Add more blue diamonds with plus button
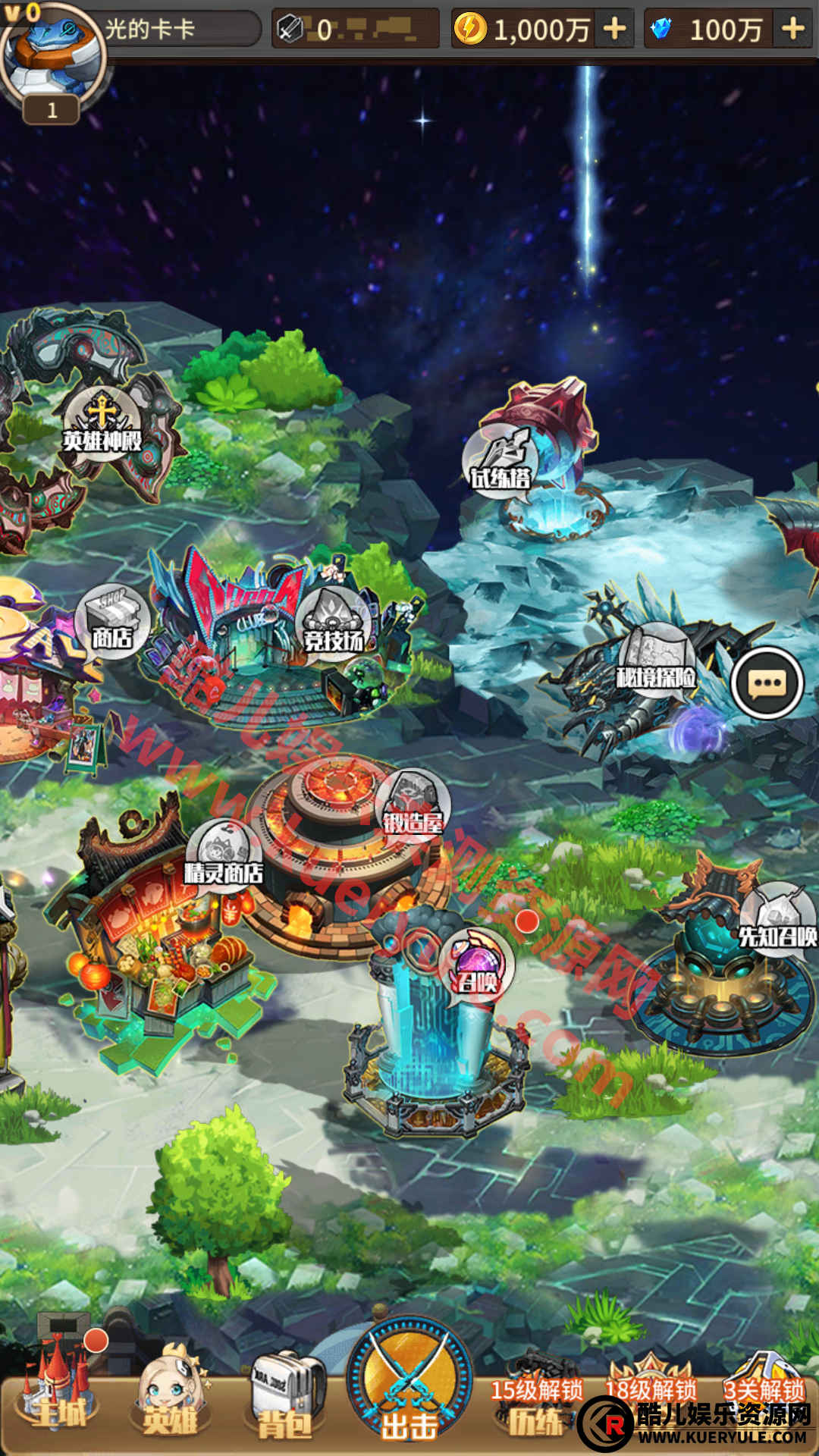The height and width of the screenshot is (1456, 819). [x=792, y=29]
